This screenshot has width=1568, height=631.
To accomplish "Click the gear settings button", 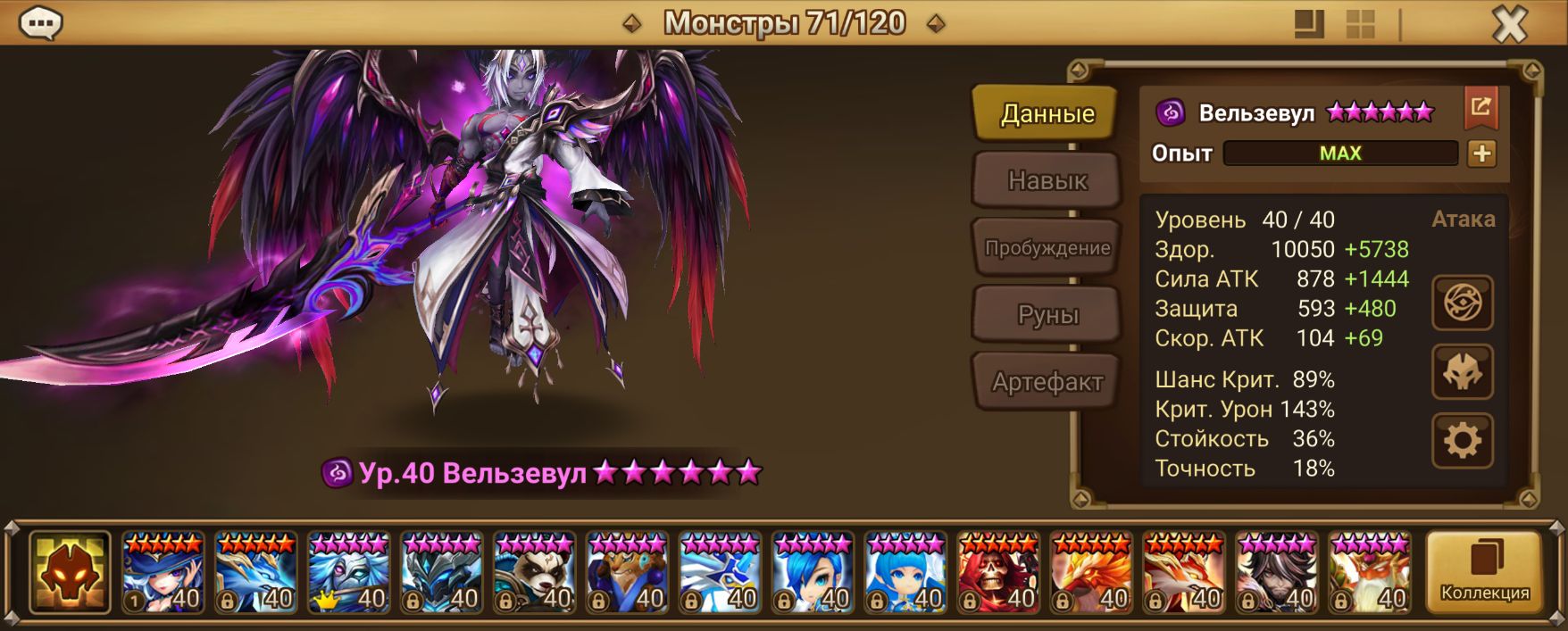I will click(1462, 440).
